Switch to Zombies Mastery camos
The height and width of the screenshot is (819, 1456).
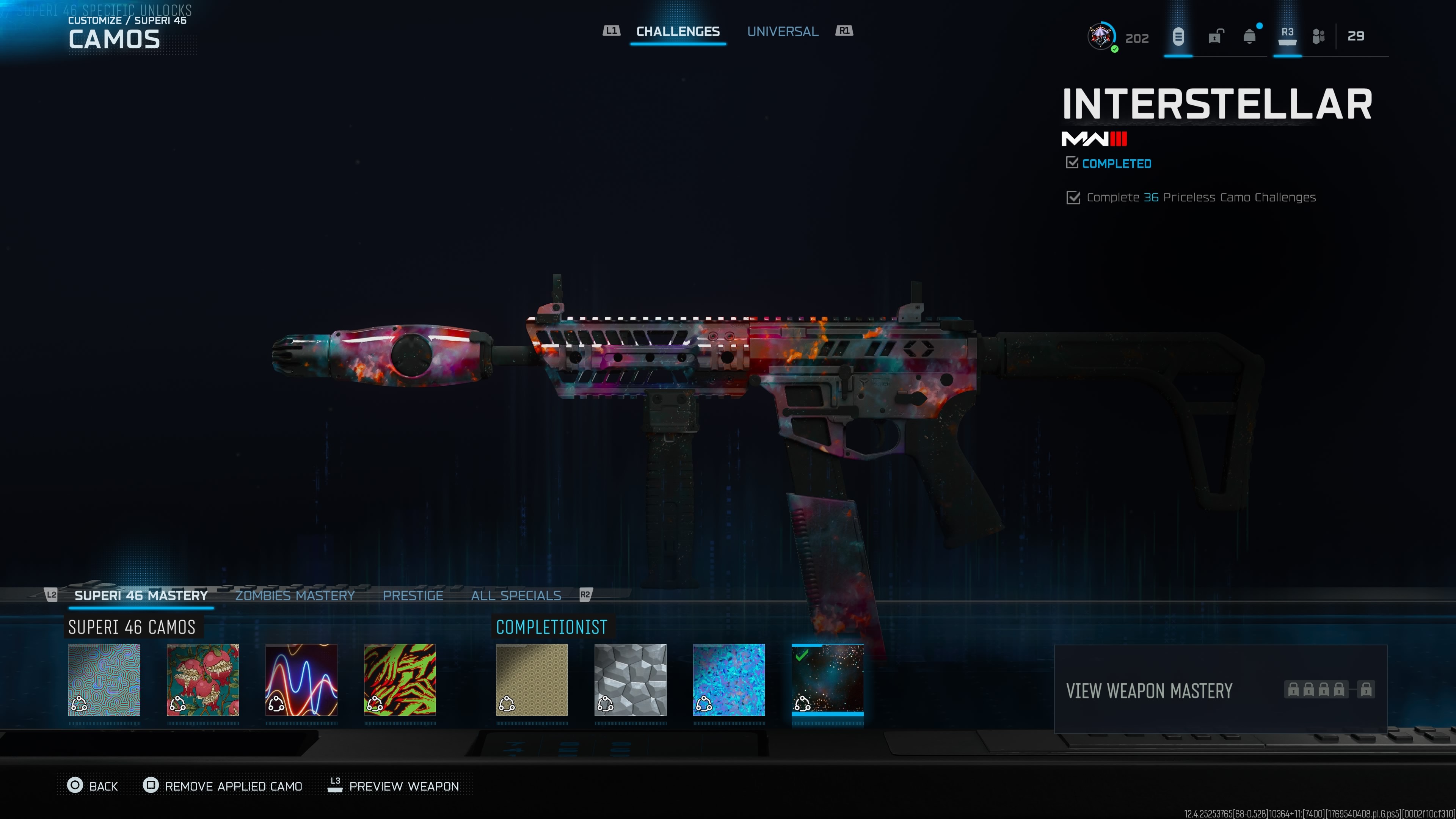[295, 595]
